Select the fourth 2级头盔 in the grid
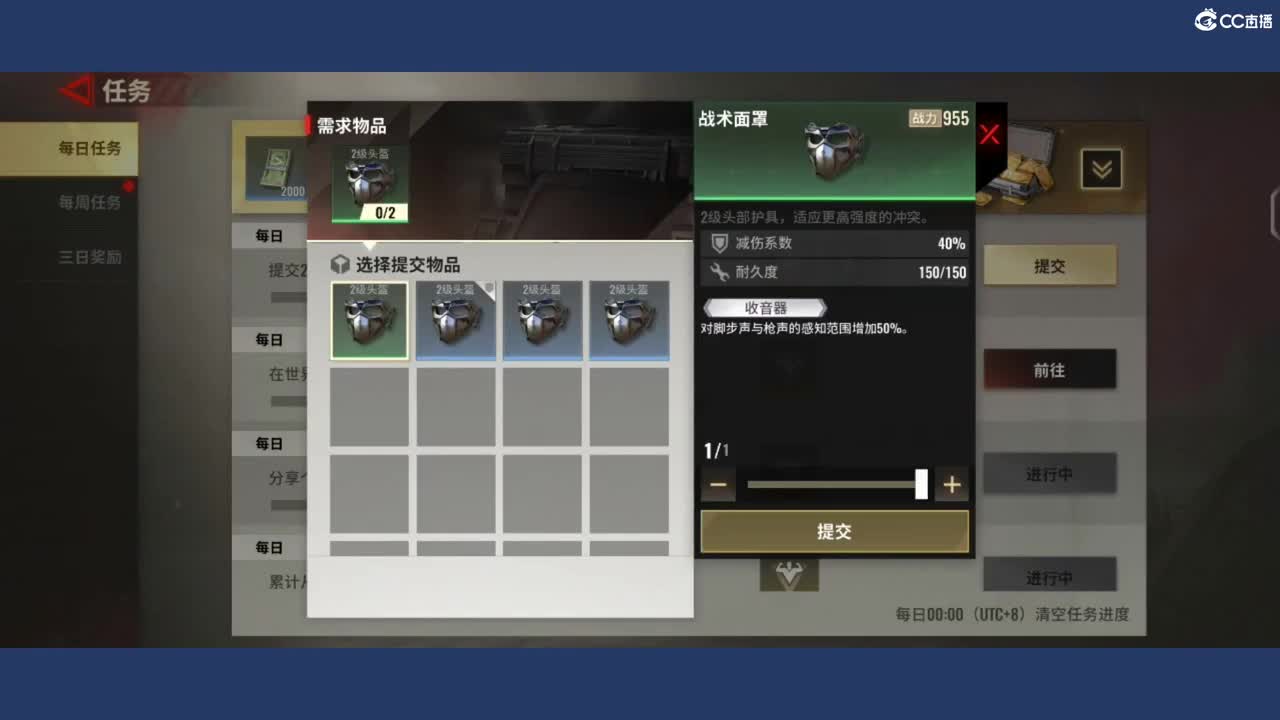The height and width of the screenshot is (720, 1280). [629, 320]
